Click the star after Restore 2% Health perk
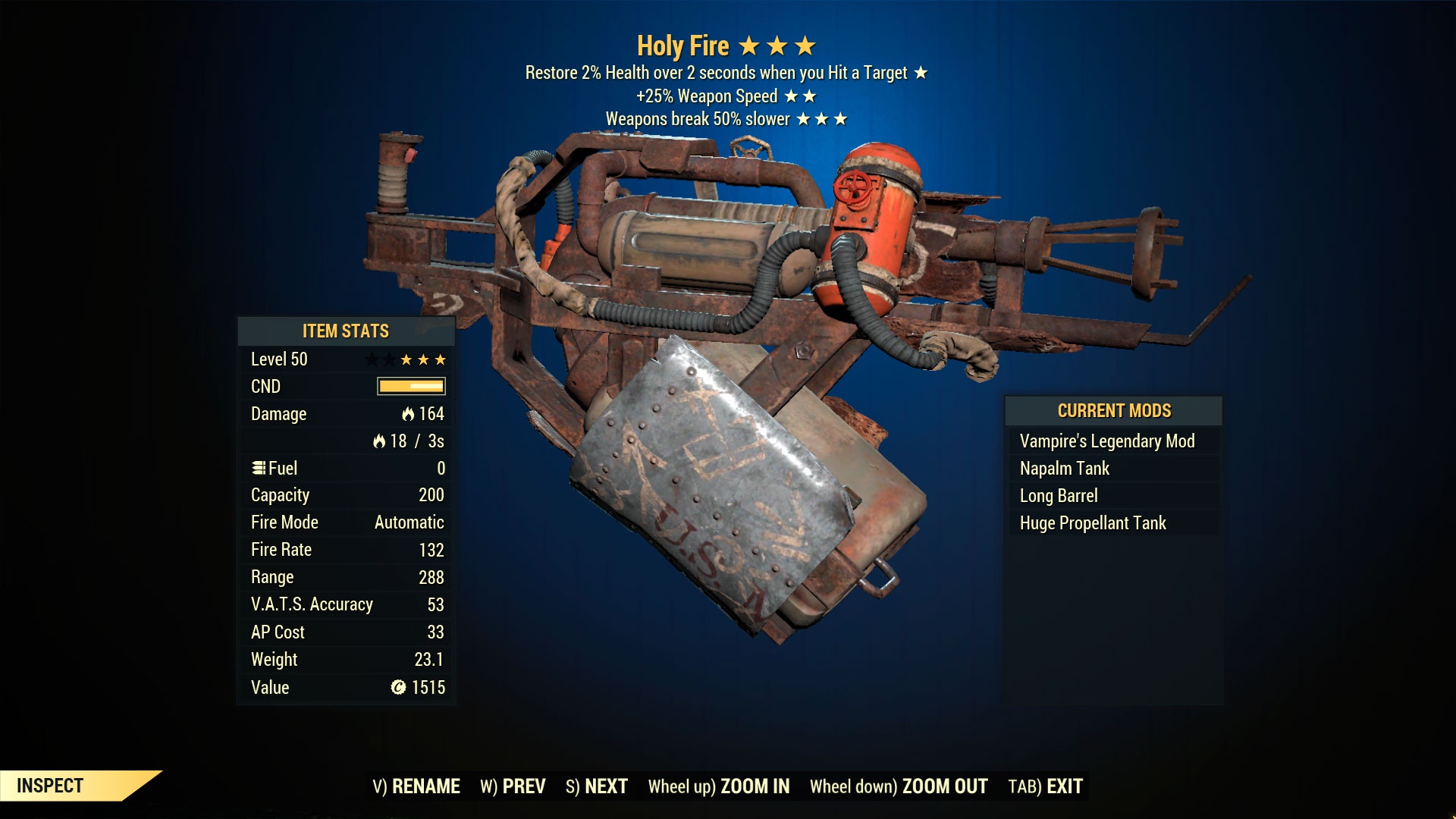Screen dimensions: 1456x819 pos(922,74)
